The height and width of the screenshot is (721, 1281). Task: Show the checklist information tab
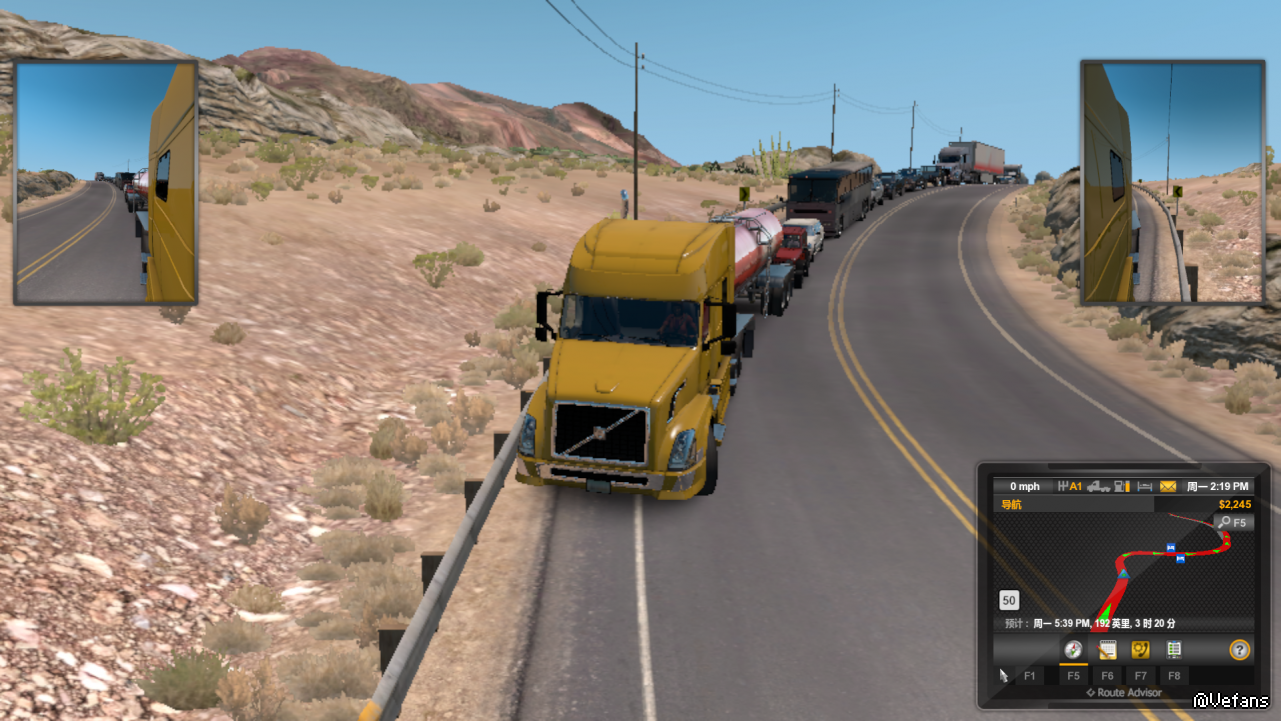[x=1174, y=650]
